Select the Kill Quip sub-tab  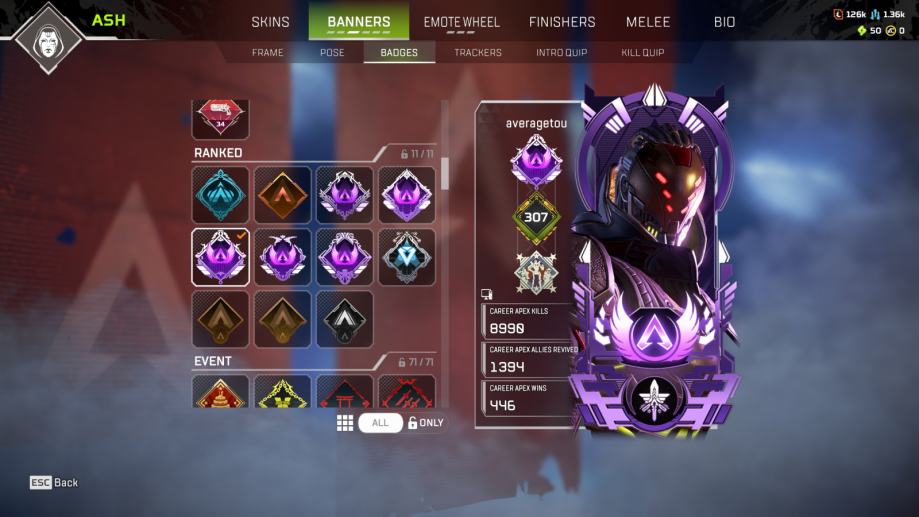click(x=642, y=52)
